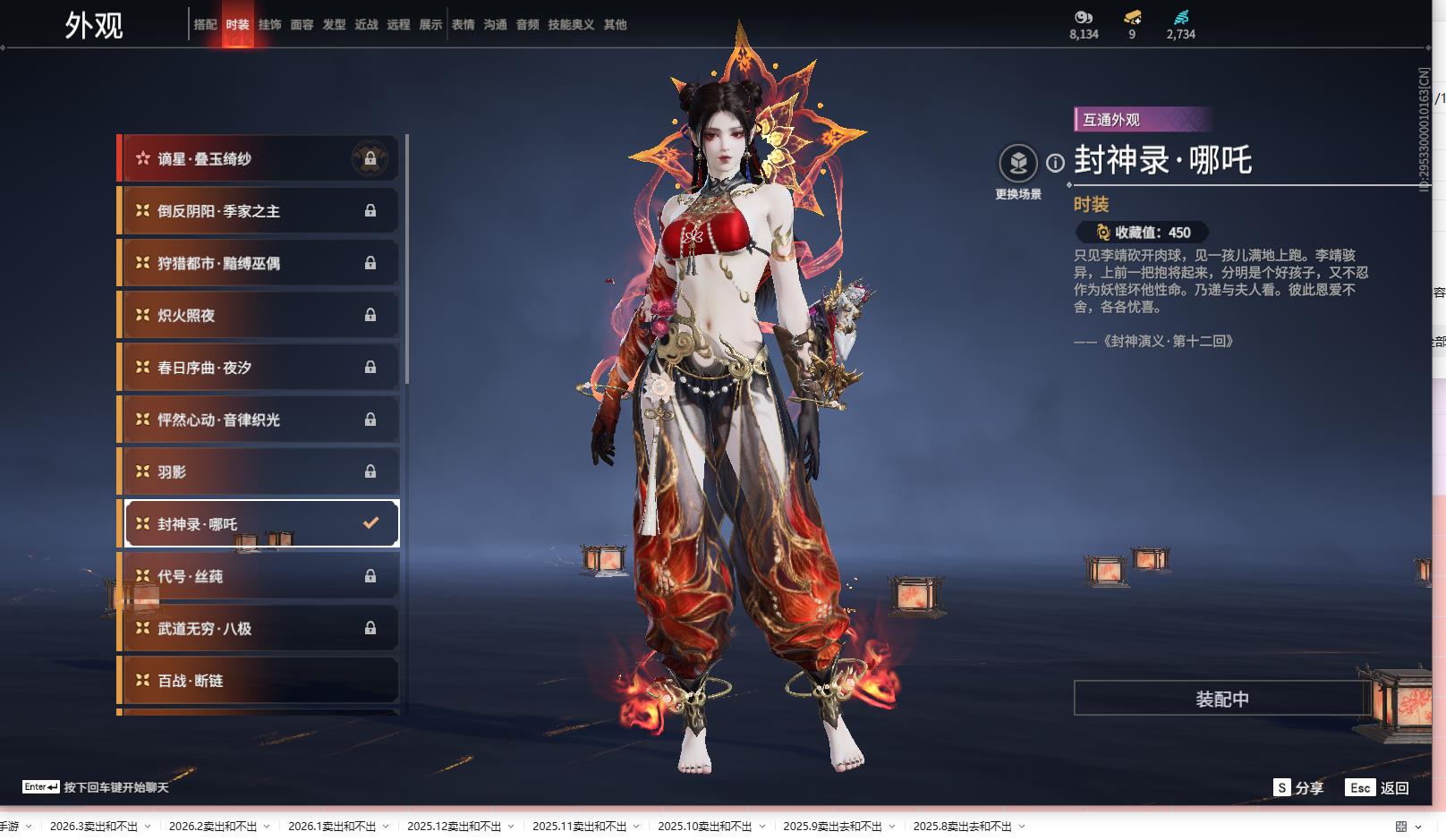Screen dimensions: 1446x840
Task: Switch to the 发型 hairstyle tab
Action: [334, 25]
